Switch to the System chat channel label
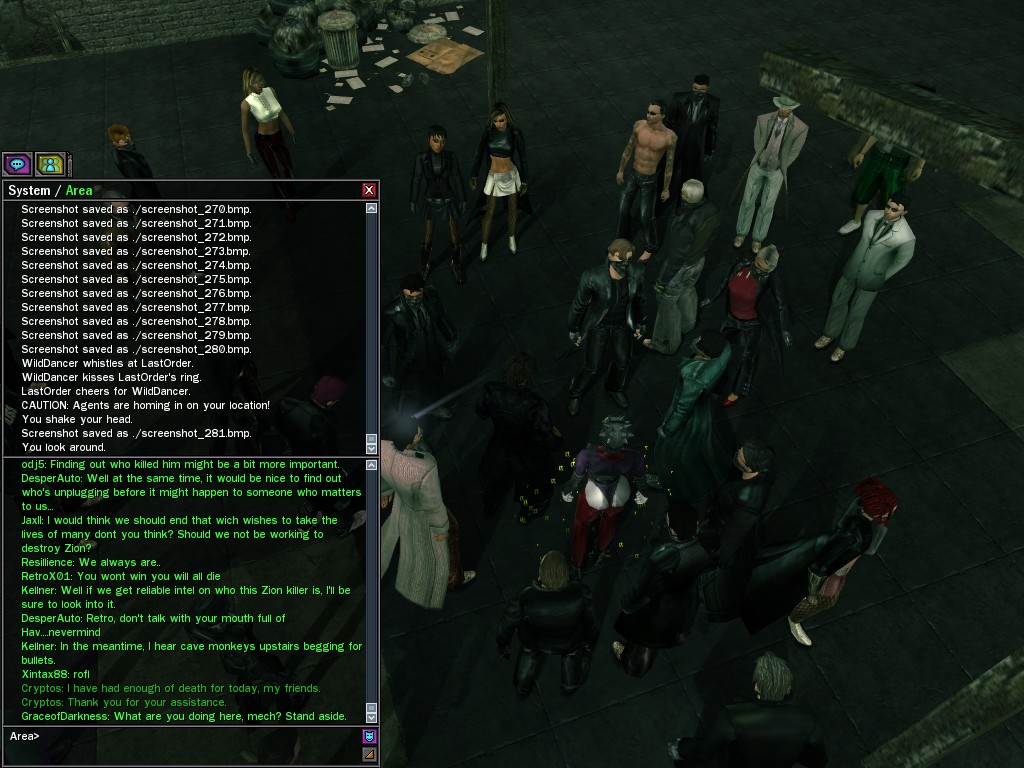 pyautogui.click(x=28, y=190)
